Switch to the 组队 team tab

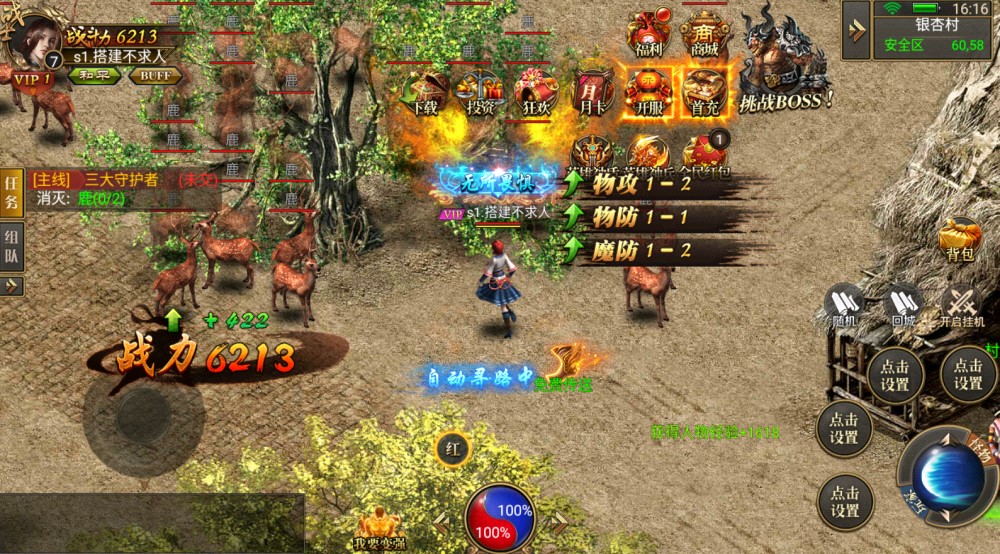tap(12, 245)
